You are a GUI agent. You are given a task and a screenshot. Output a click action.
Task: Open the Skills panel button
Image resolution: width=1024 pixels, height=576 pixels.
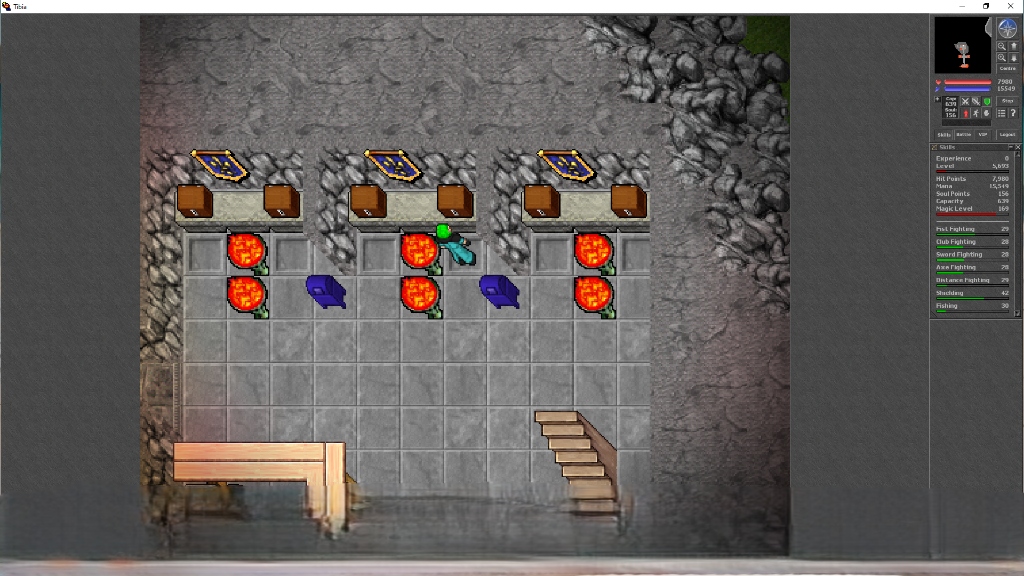point(944,134)
